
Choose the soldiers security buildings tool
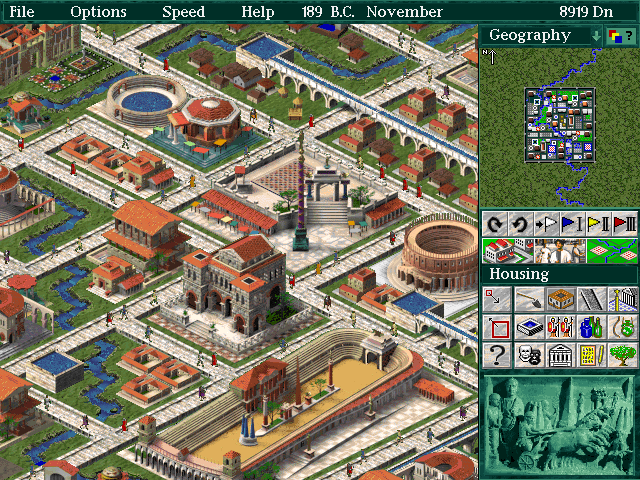(560, 327)
